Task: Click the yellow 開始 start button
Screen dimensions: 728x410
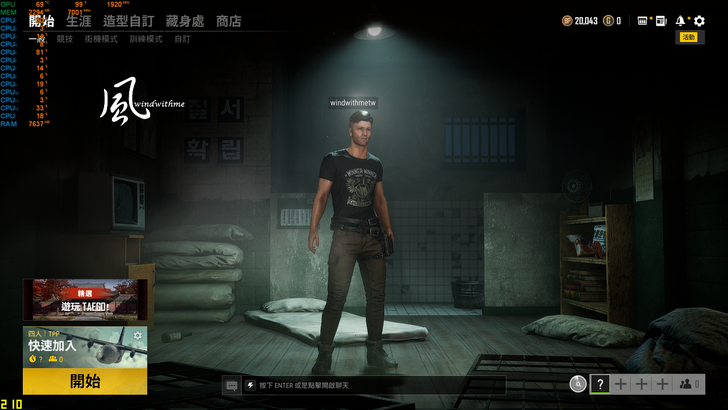Action: pyautogui.click(x=85, y=381)
